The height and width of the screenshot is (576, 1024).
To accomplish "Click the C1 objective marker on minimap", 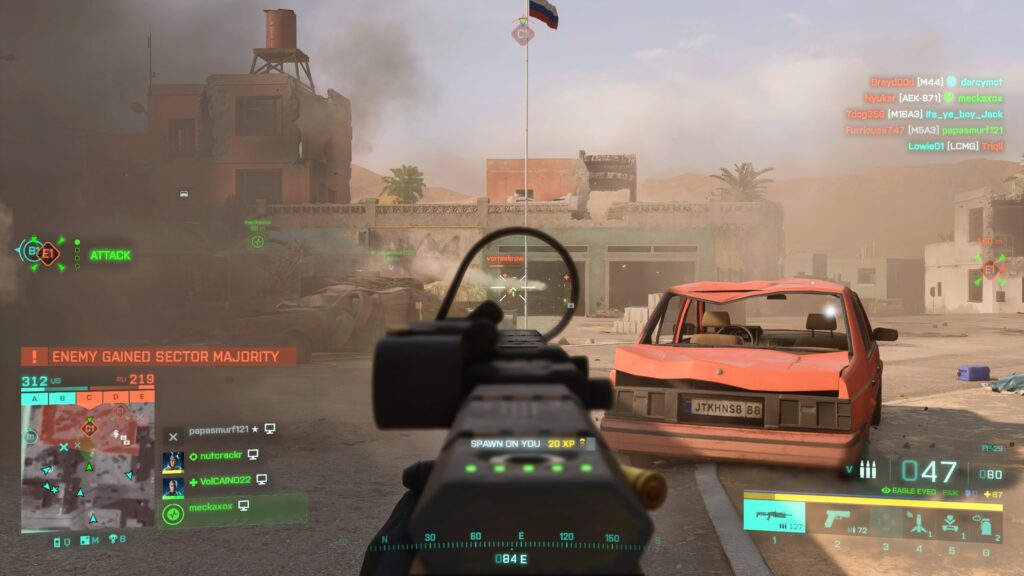I will [88, 428].
